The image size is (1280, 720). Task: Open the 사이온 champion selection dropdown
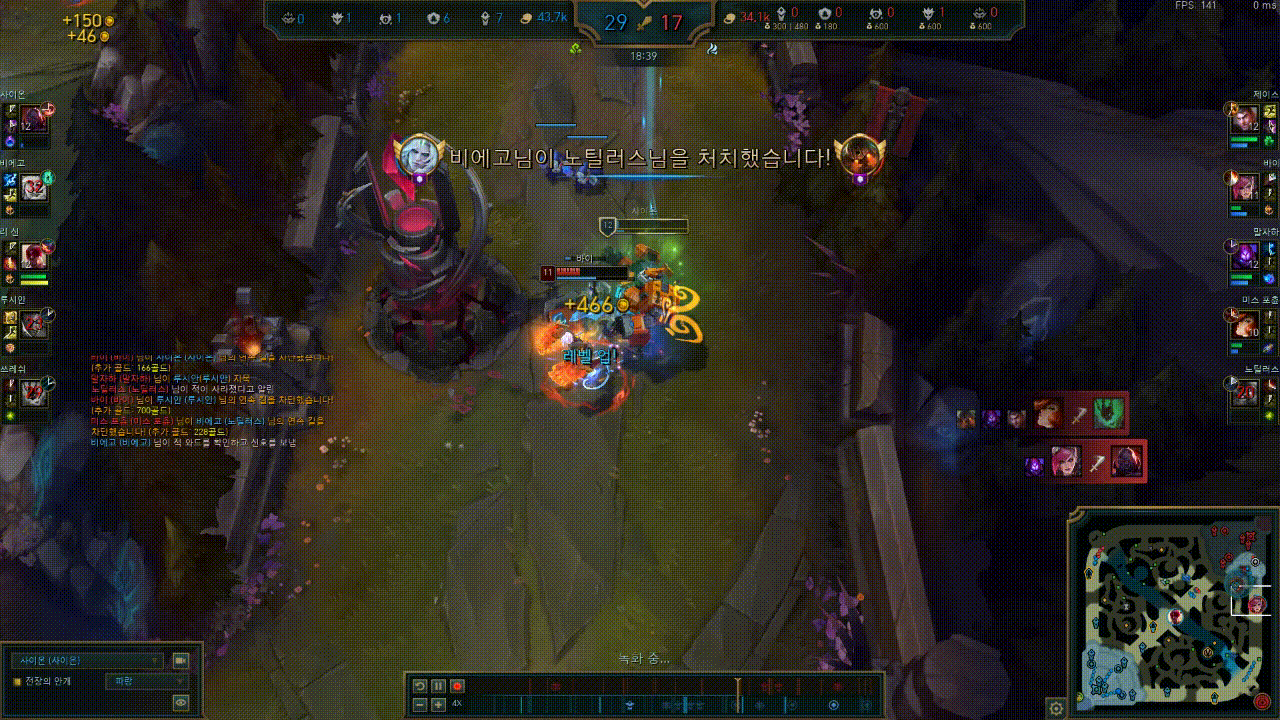pos(88,661)
